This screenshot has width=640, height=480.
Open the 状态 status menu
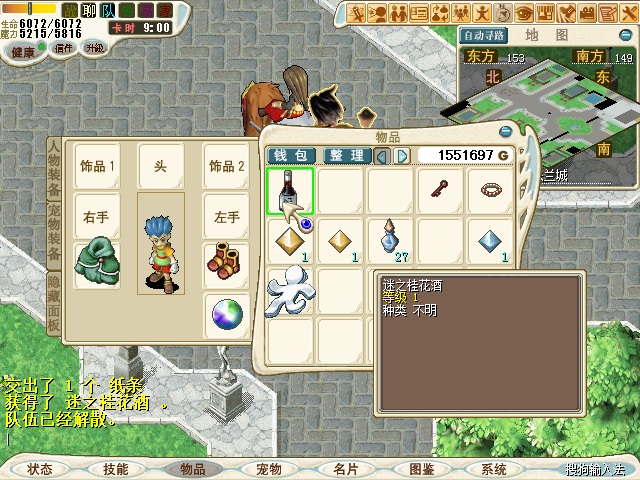tap(40, 469)
